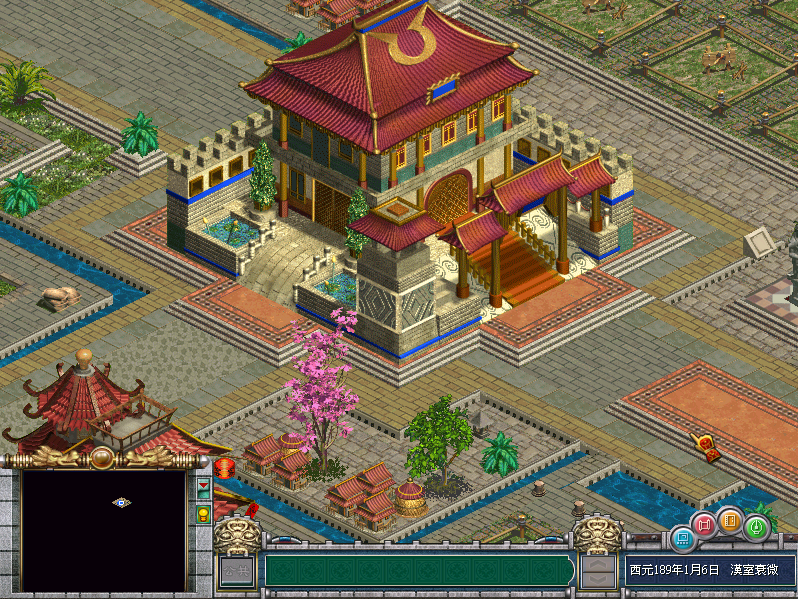Click the black minimap panel
This screenshot has height=599, width=798.
coord(103,530)
